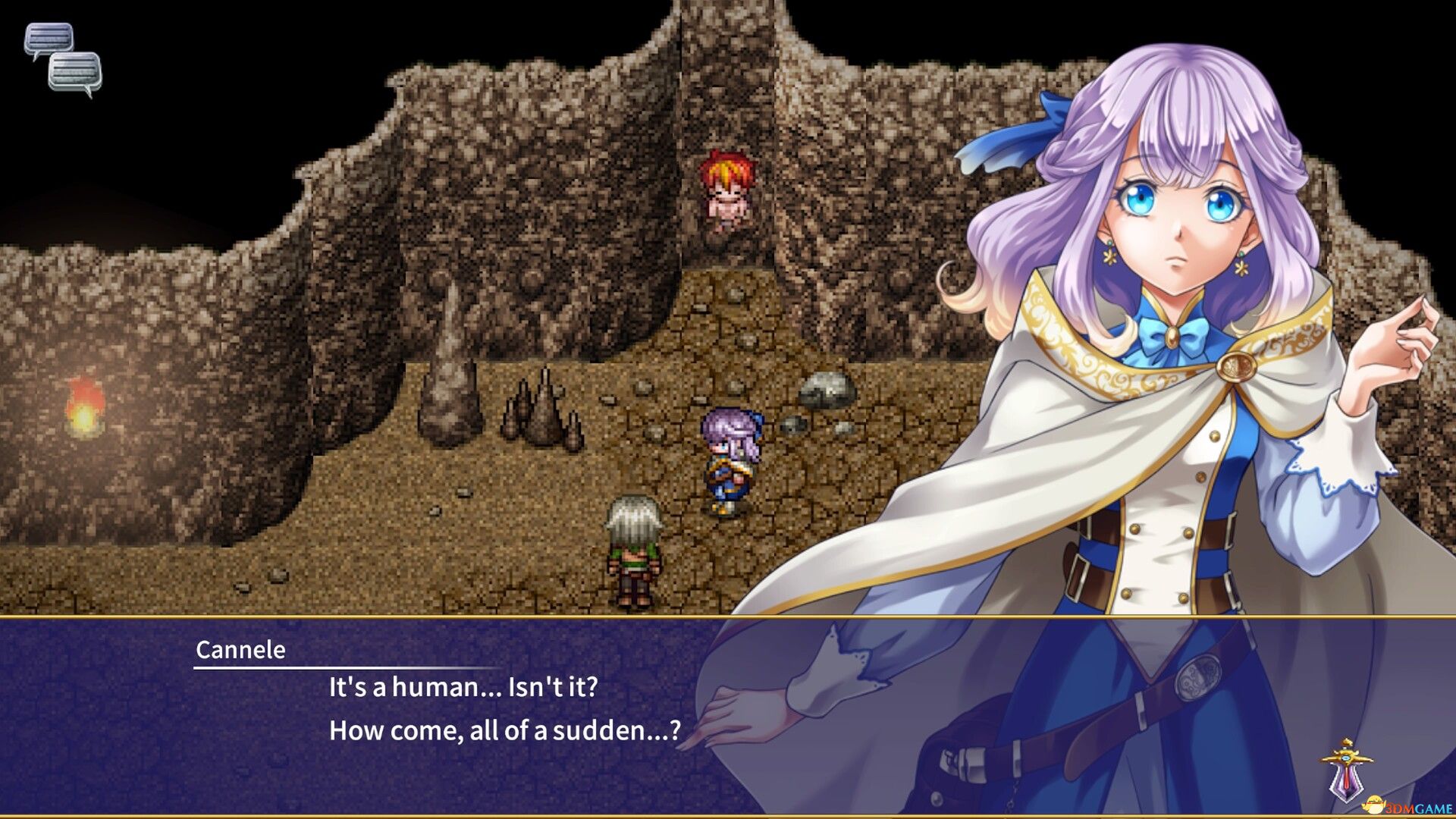
Task: Click the stalagmite cluster in the cave
Action: (543, 409)
